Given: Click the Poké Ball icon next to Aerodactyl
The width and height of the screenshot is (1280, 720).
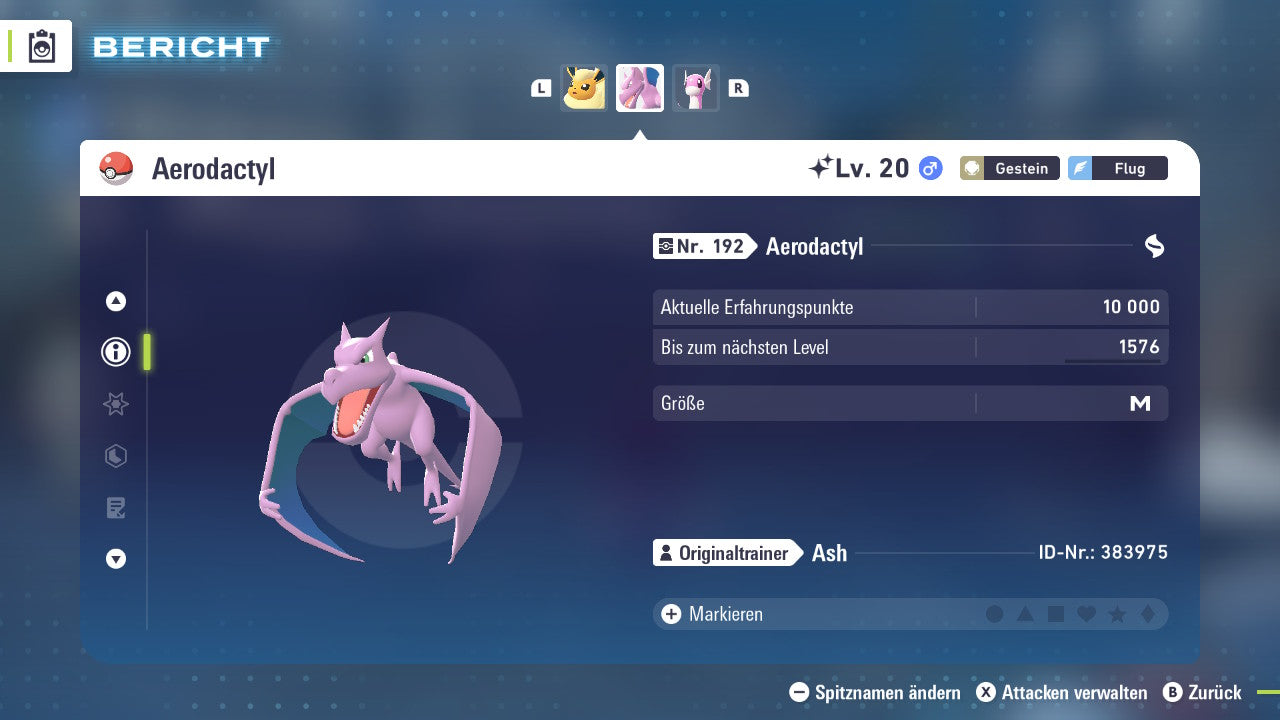Looking at the screenshot, I should (x=116, y=168).
